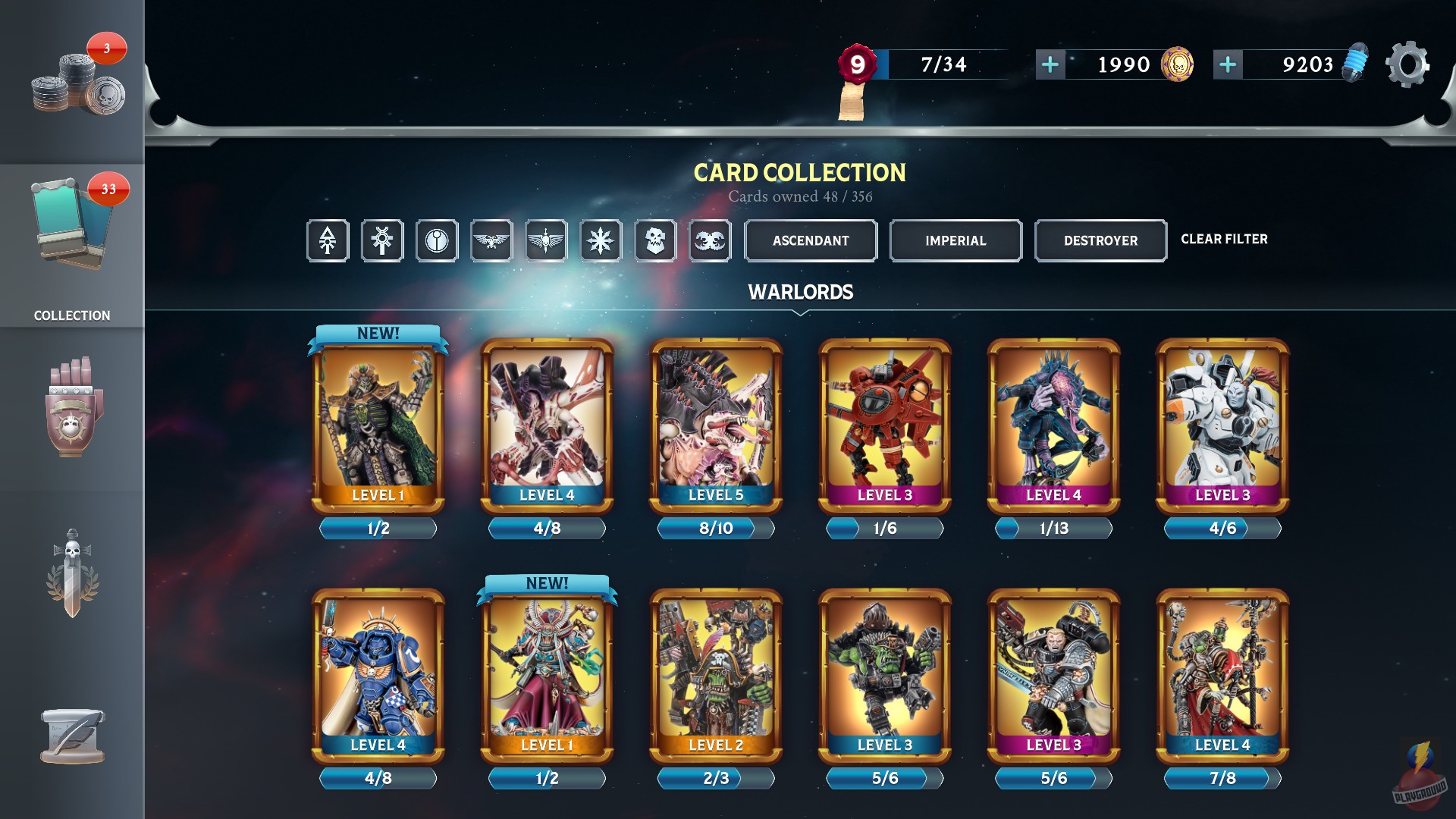Choose the Tyranid faction filter icon
1456x819 pixels.
click(710, 240)
